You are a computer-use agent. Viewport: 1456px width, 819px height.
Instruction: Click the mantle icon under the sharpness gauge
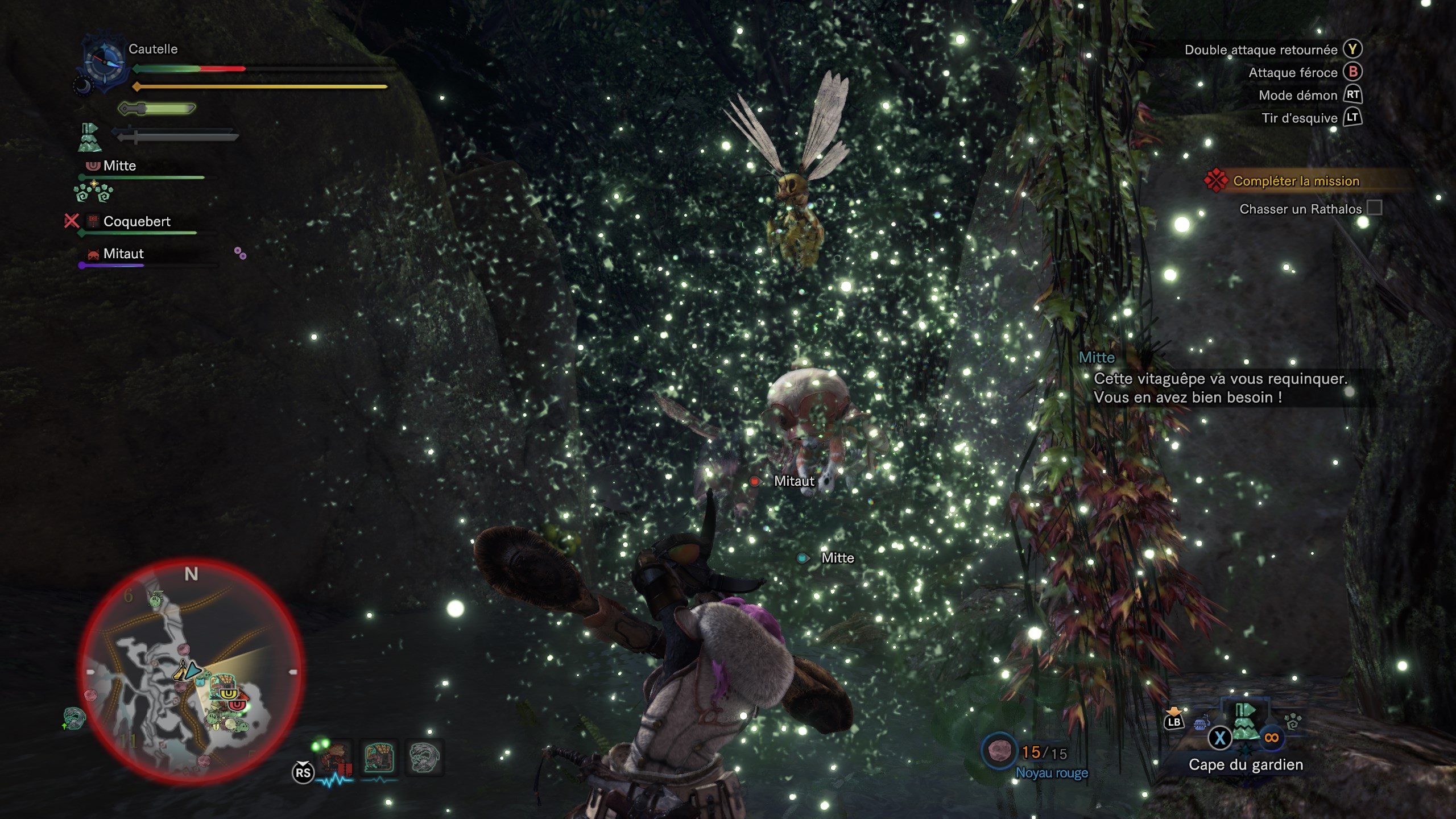pyautogui.click(x=89, y=138)
